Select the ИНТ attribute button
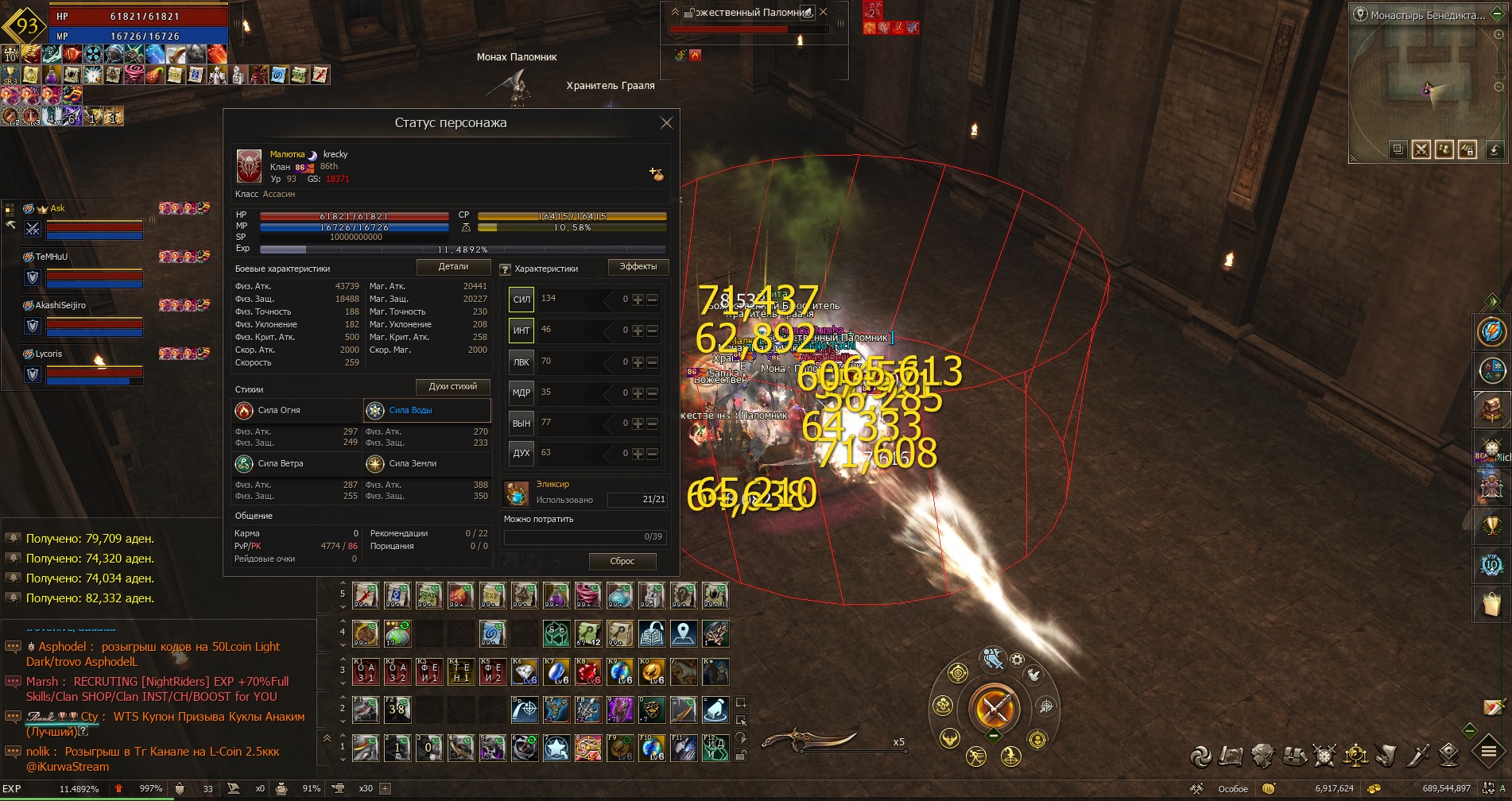The height and width of the screenshot is (801, 1512). [521, 331]
